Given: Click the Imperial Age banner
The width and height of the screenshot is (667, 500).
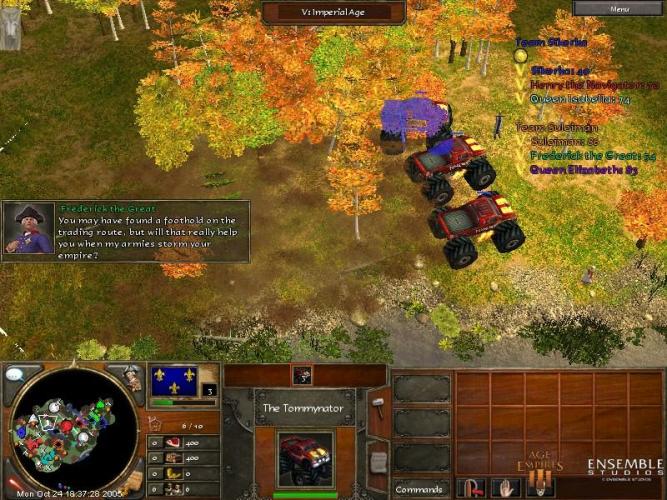Looking at the screenshot, I should tap(333, 12).
